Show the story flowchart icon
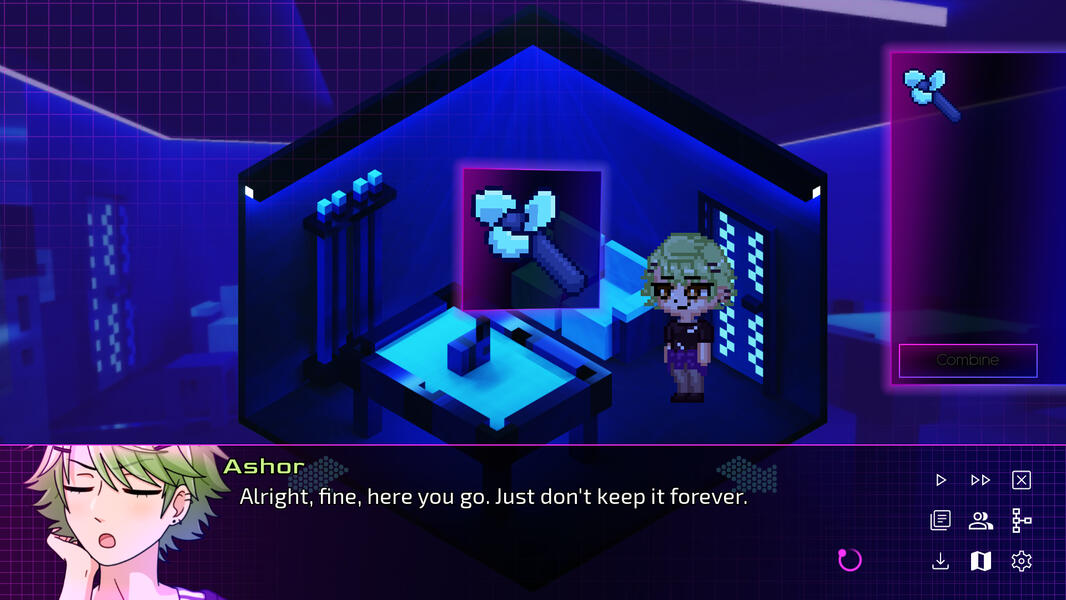This screenshot has width=1066, height=600. coord(1021,520)
